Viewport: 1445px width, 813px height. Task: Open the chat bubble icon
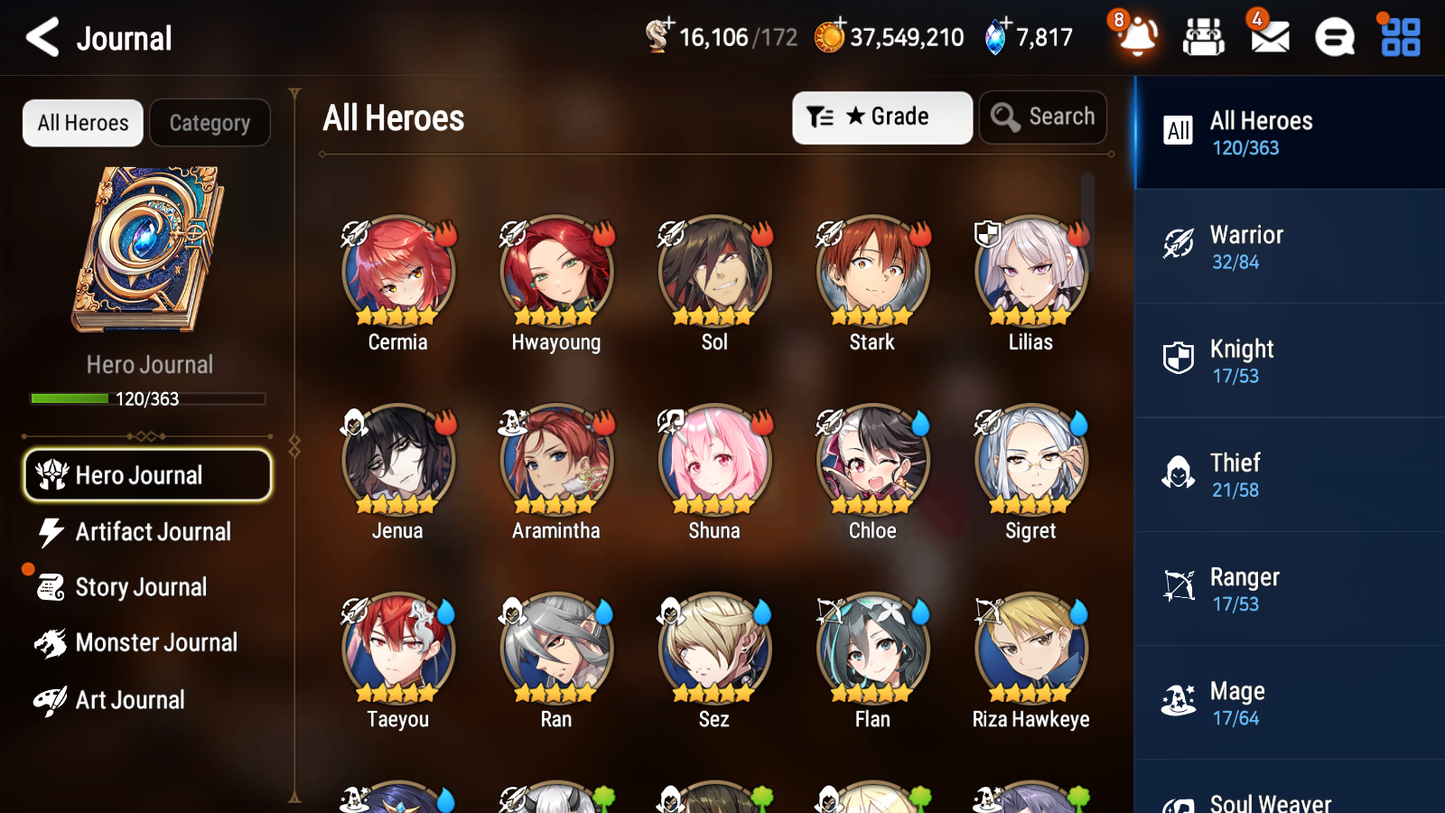coord(1333,37)
